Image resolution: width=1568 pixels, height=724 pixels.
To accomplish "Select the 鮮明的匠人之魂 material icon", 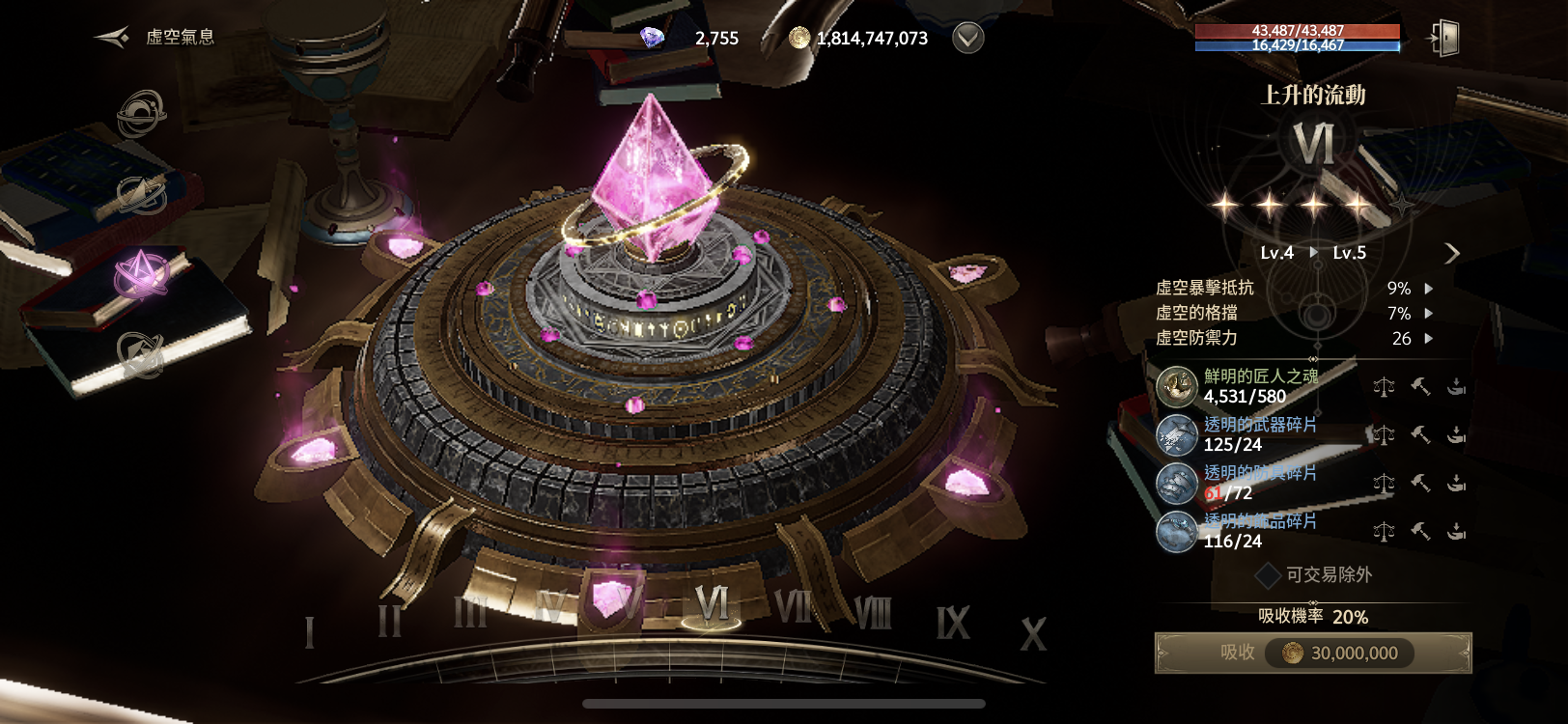I will [1177, 386].
